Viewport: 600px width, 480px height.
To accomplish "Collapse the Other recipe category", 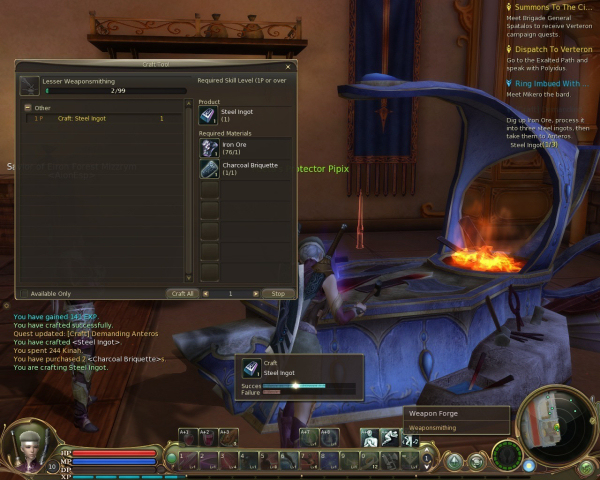I will [x=28, y=108].
